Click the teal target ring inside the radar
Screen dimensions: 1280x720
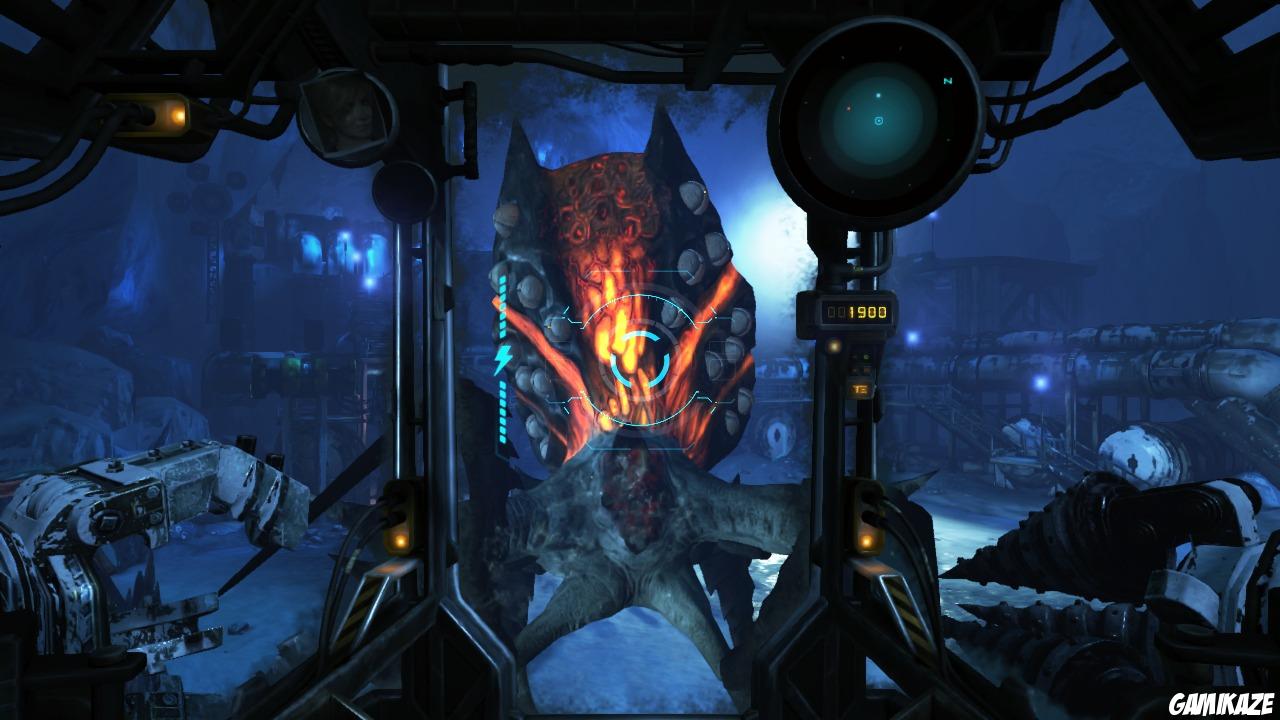pyautogui.click(x=877, y=122)
